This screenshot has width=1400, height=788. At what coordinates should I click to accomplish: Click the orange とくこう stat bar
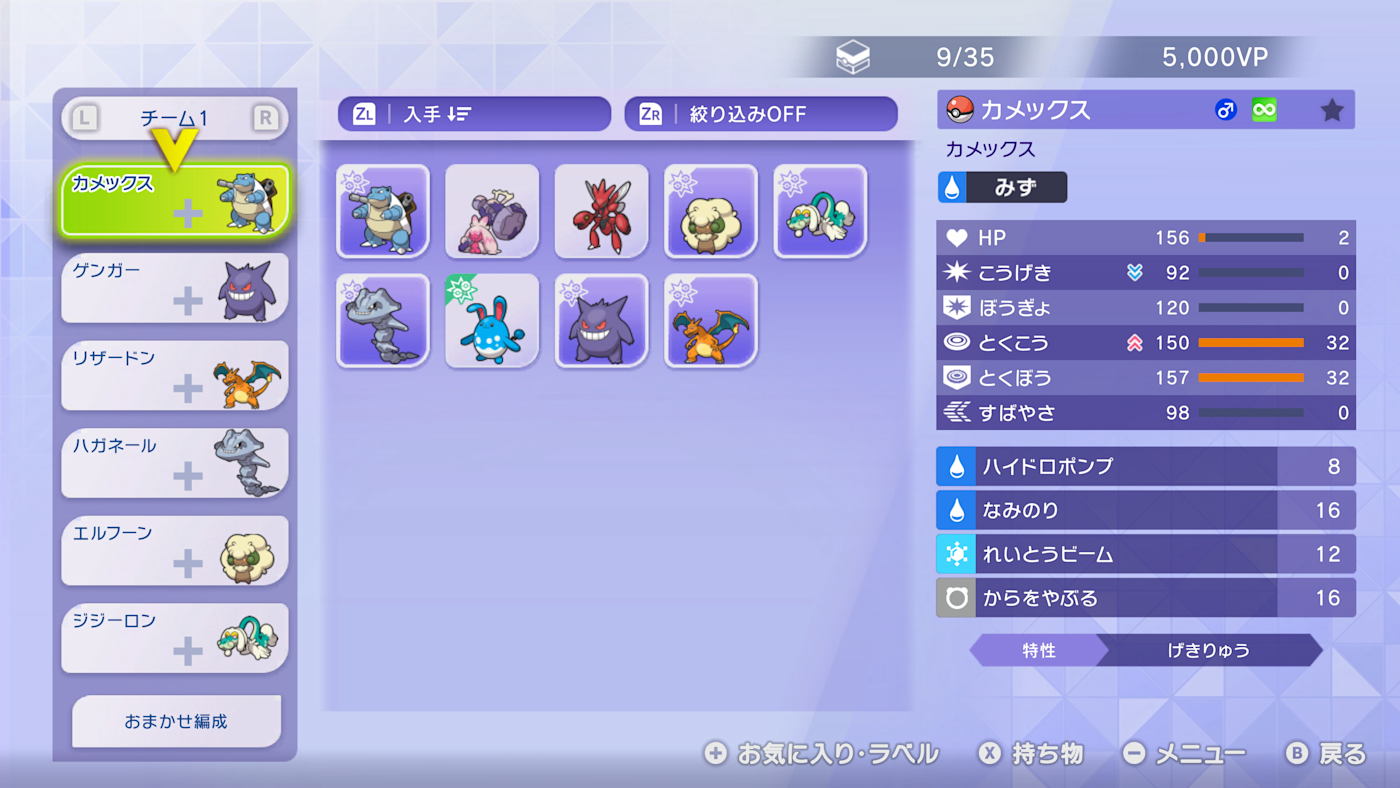(1250, 343)
